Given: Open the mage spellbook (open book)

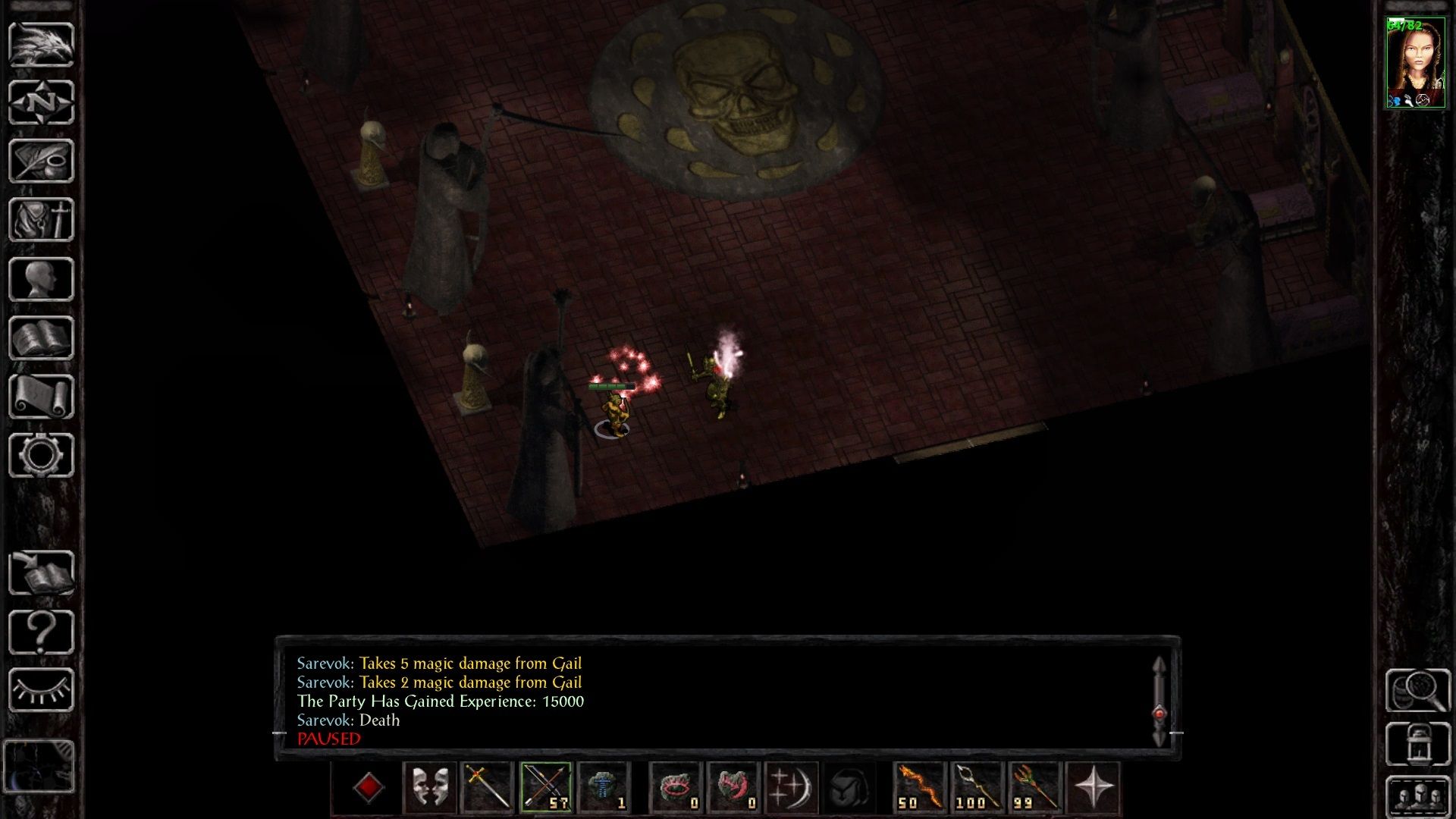Looking at the screenshot, I should 41,338.
